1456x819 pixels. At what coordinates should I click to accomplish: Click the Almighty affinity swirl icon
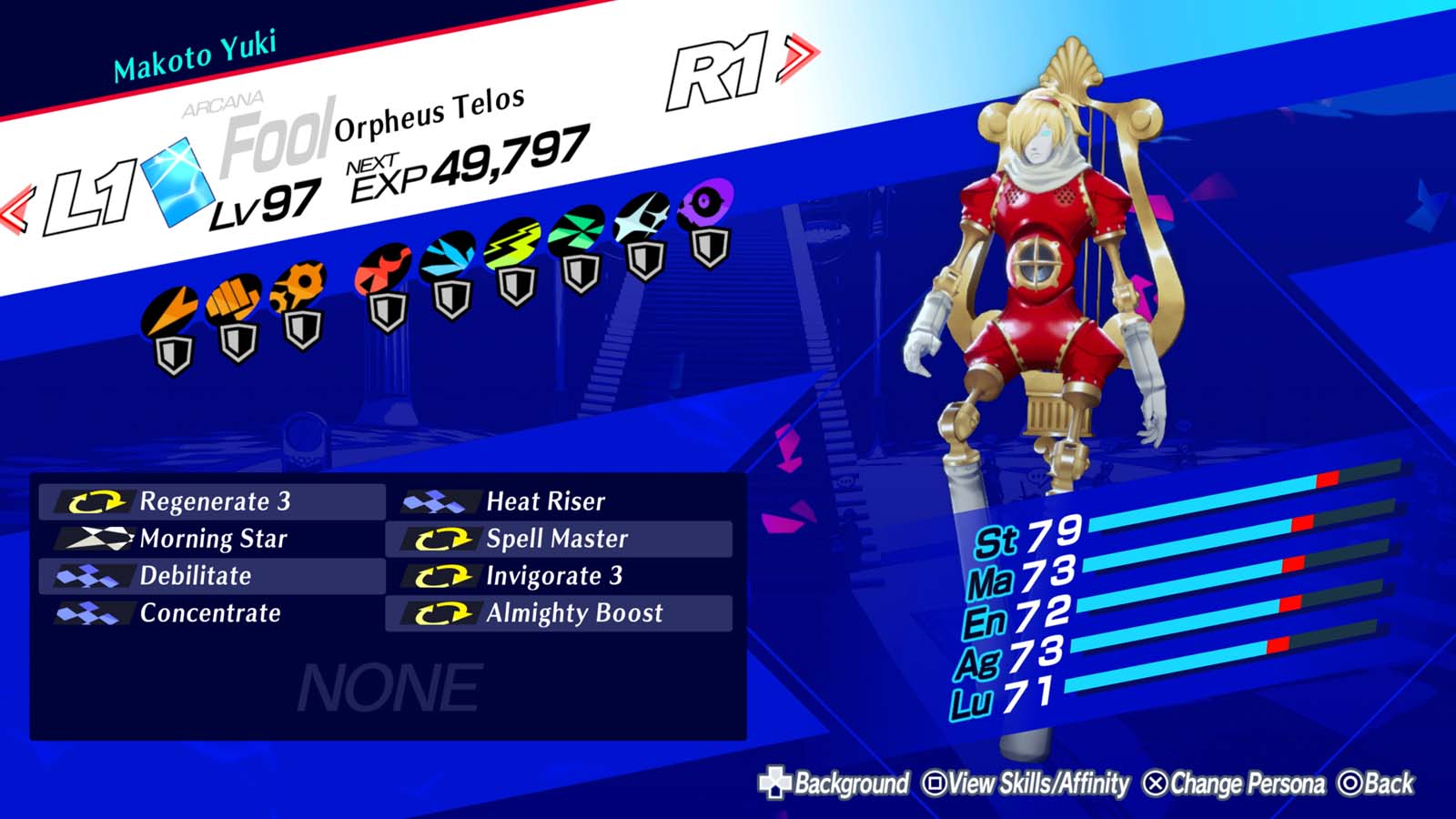click(701, 202)
